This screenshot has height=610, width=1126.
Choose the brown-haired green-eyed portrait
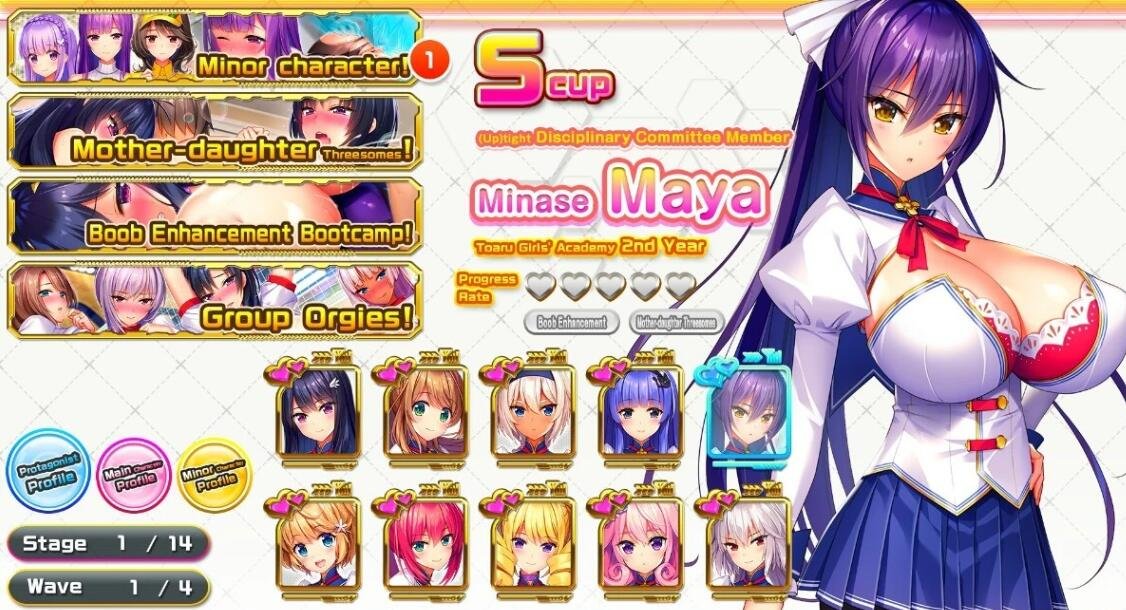[x=423, y=418]
